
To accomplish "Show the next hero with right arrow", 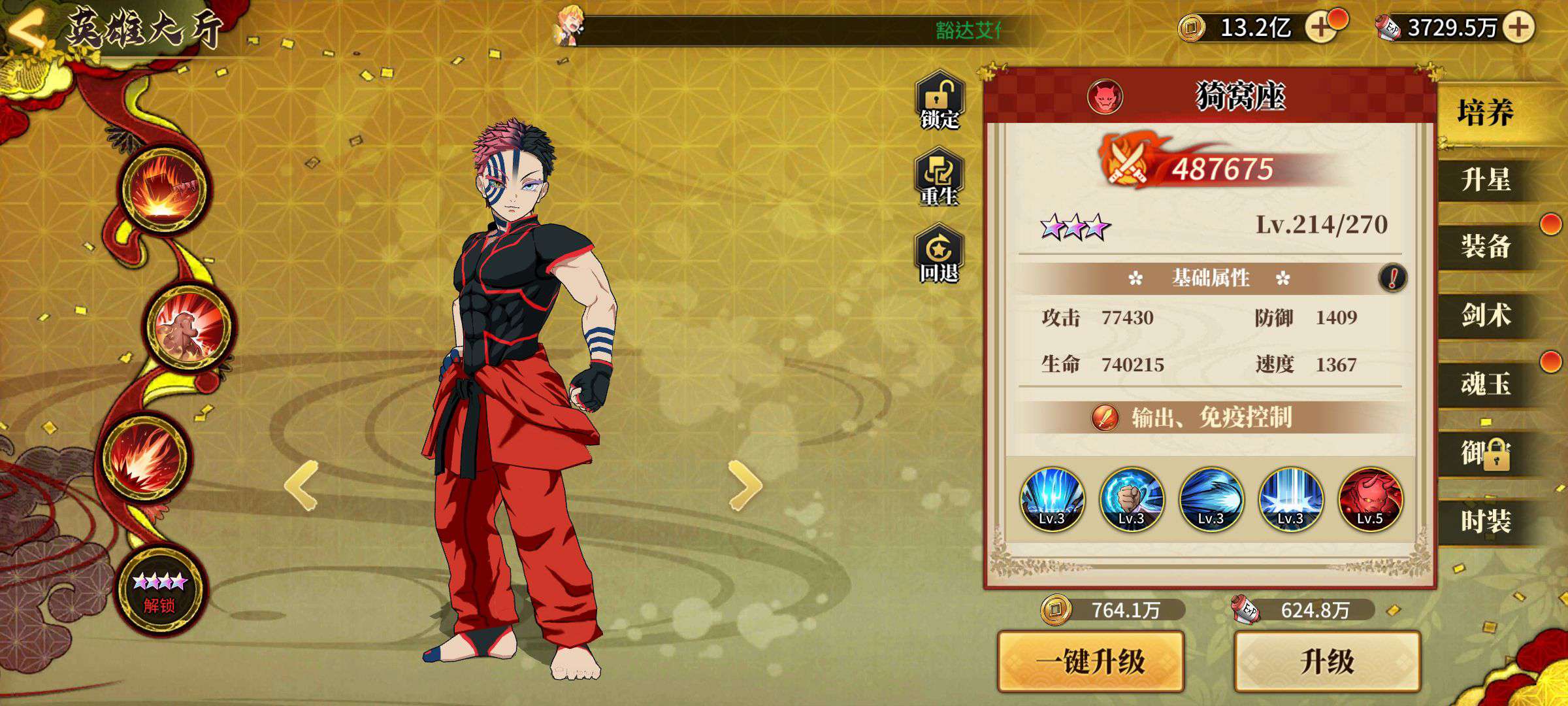I will (745, 485).
